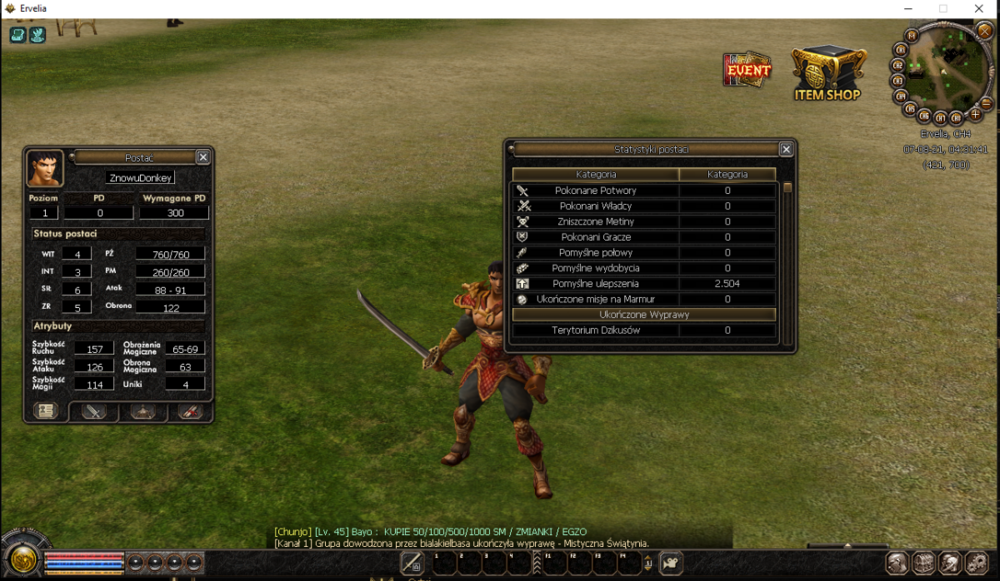Close the Postać character window
This screenshot has height=581, width=1000.
coord(203,157)
